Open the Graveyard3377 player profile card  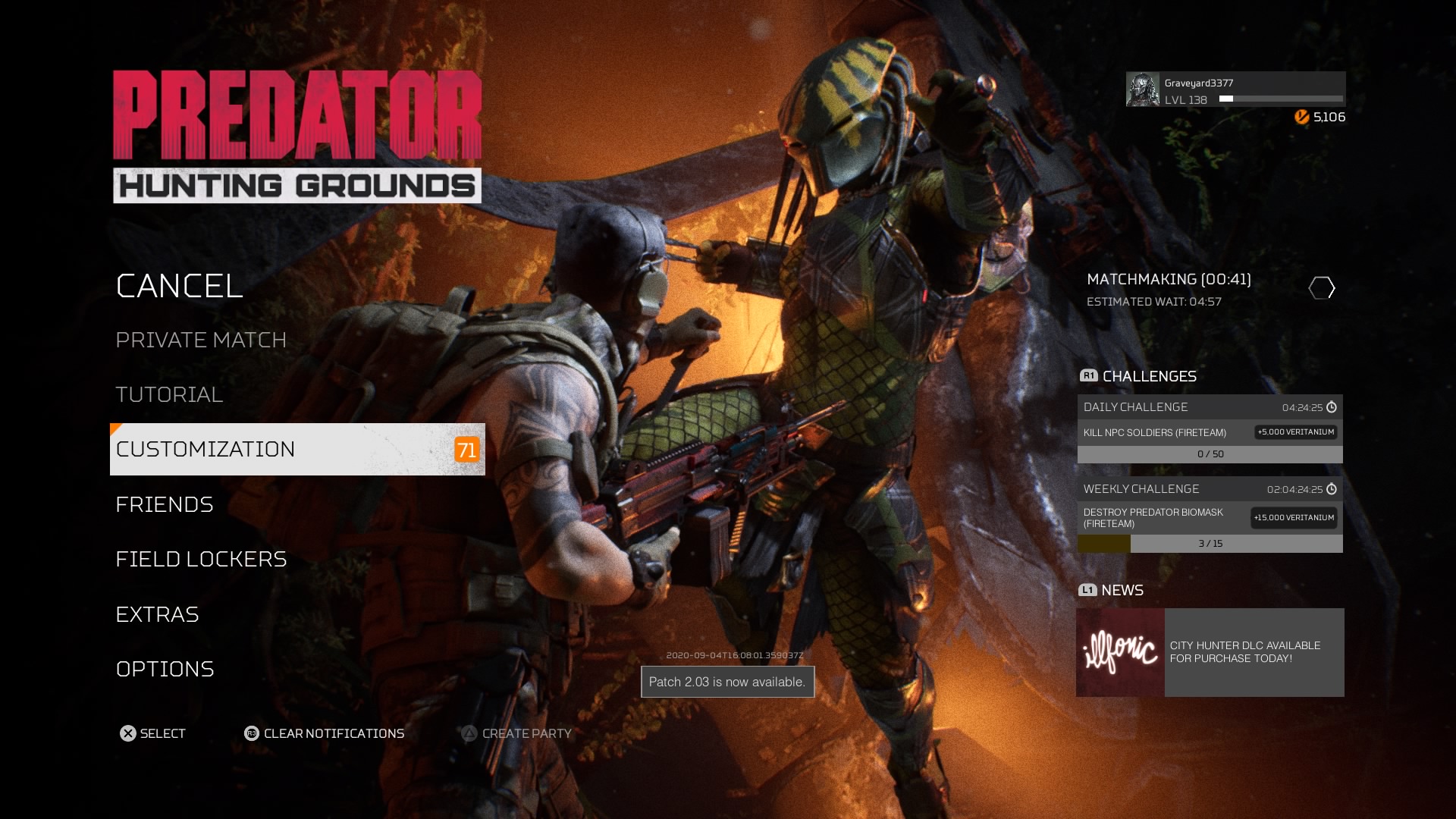click(x=1235, y=89)
